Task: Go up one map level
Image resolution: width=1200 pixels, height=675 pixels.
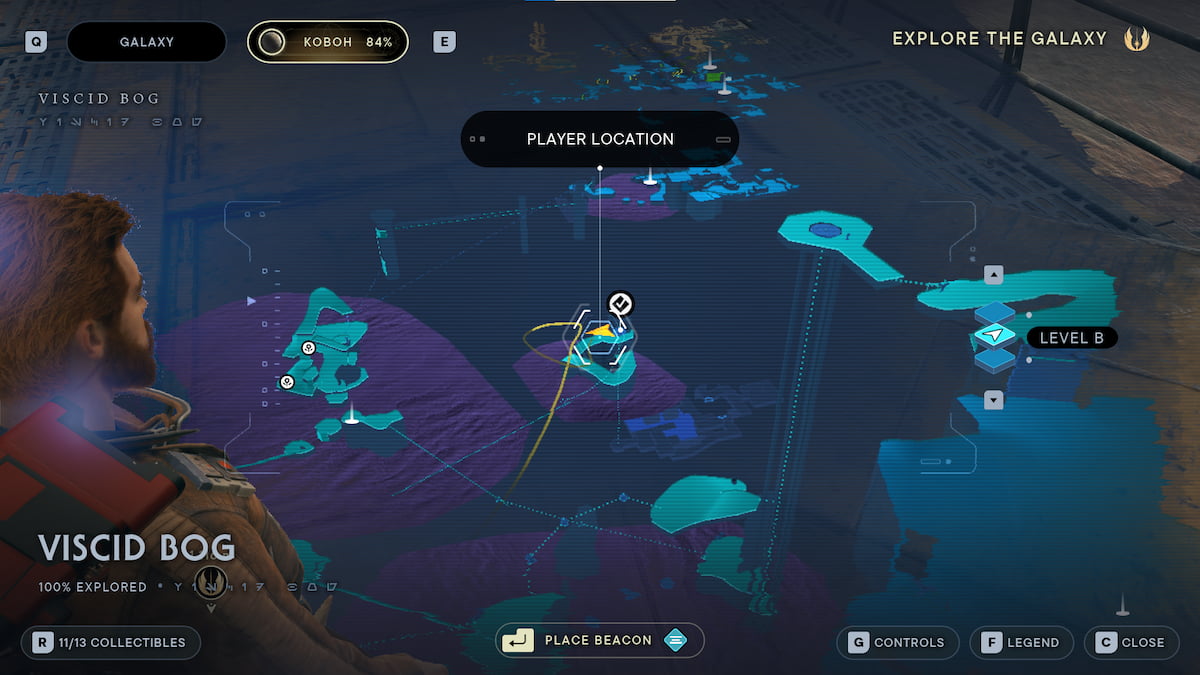Action: (x=993, y=275)
